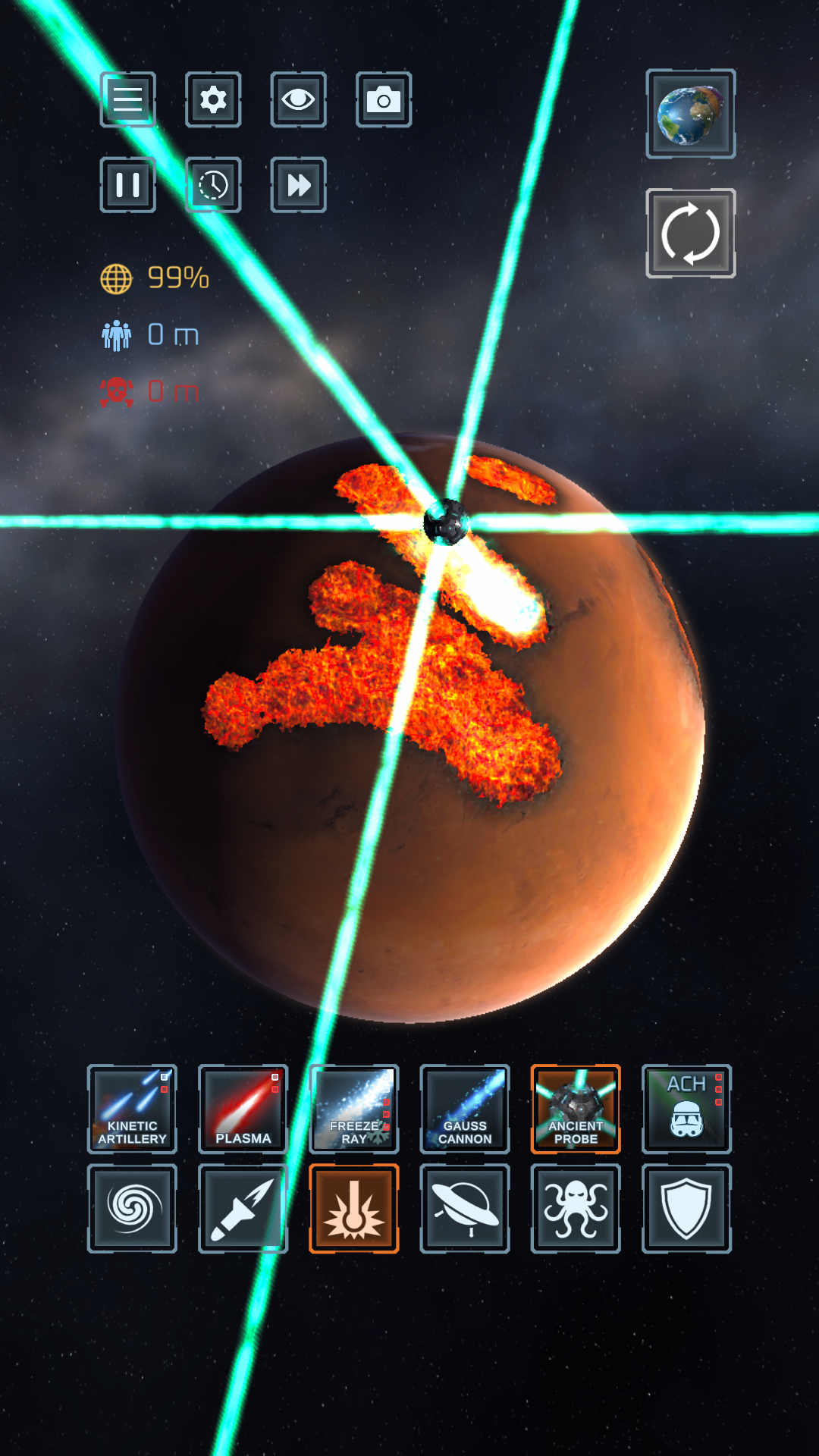Screen dimensions: 819x1456
Task: Choose the Plasma weapon
Action: (243, 1109)
